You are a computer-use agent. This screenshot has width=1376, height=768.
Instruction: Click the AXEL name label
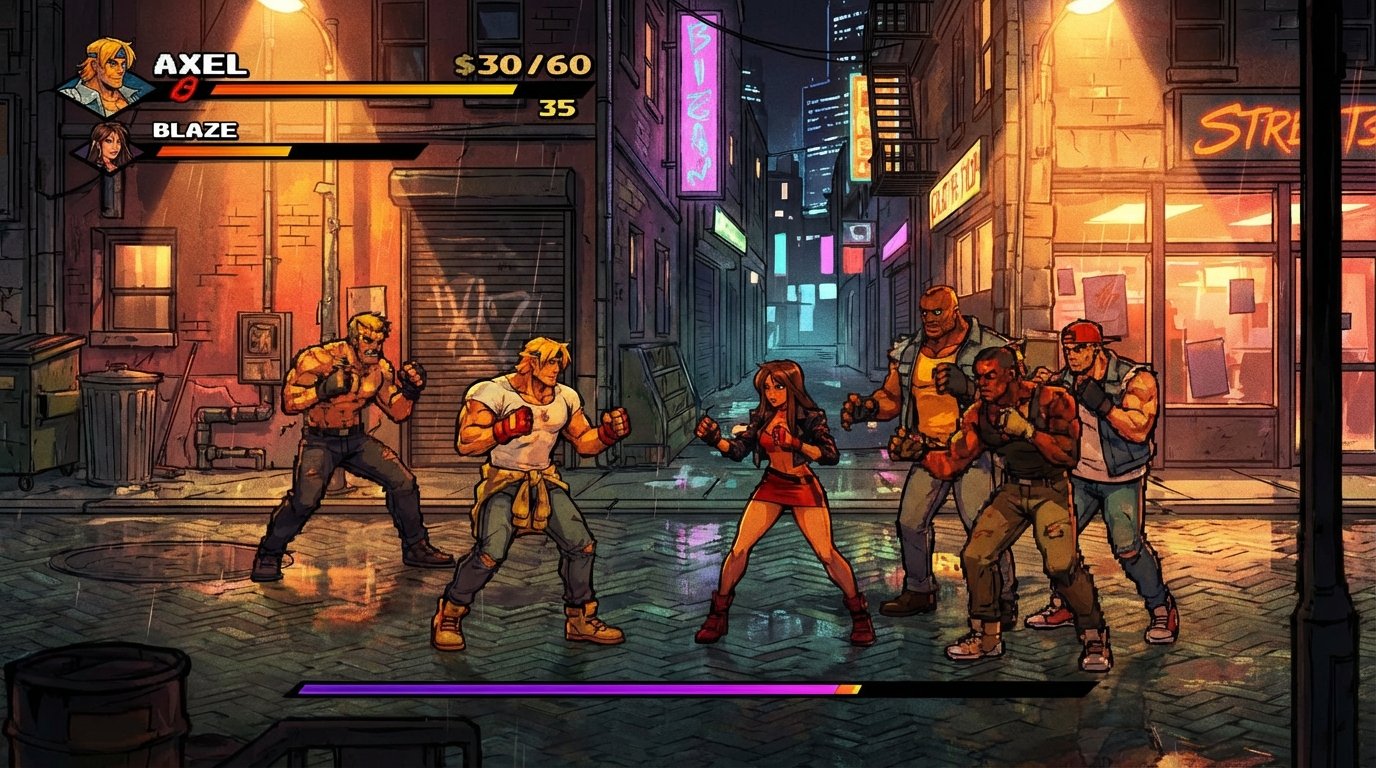click(x=200, y=62)
